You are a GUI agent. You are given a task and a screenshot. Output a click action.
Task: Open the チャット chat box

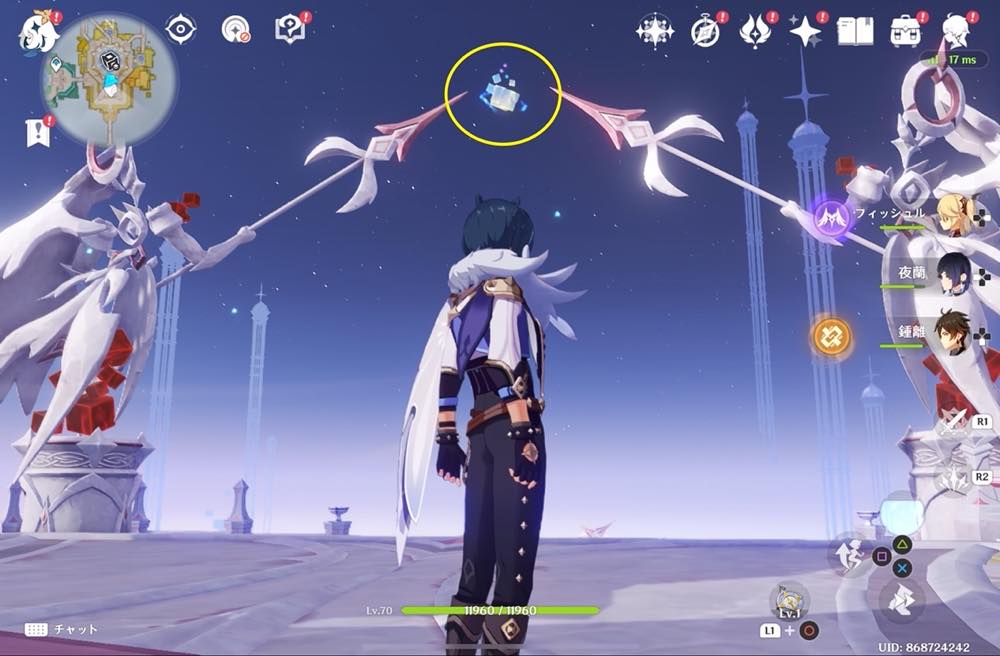click(60, 630)
